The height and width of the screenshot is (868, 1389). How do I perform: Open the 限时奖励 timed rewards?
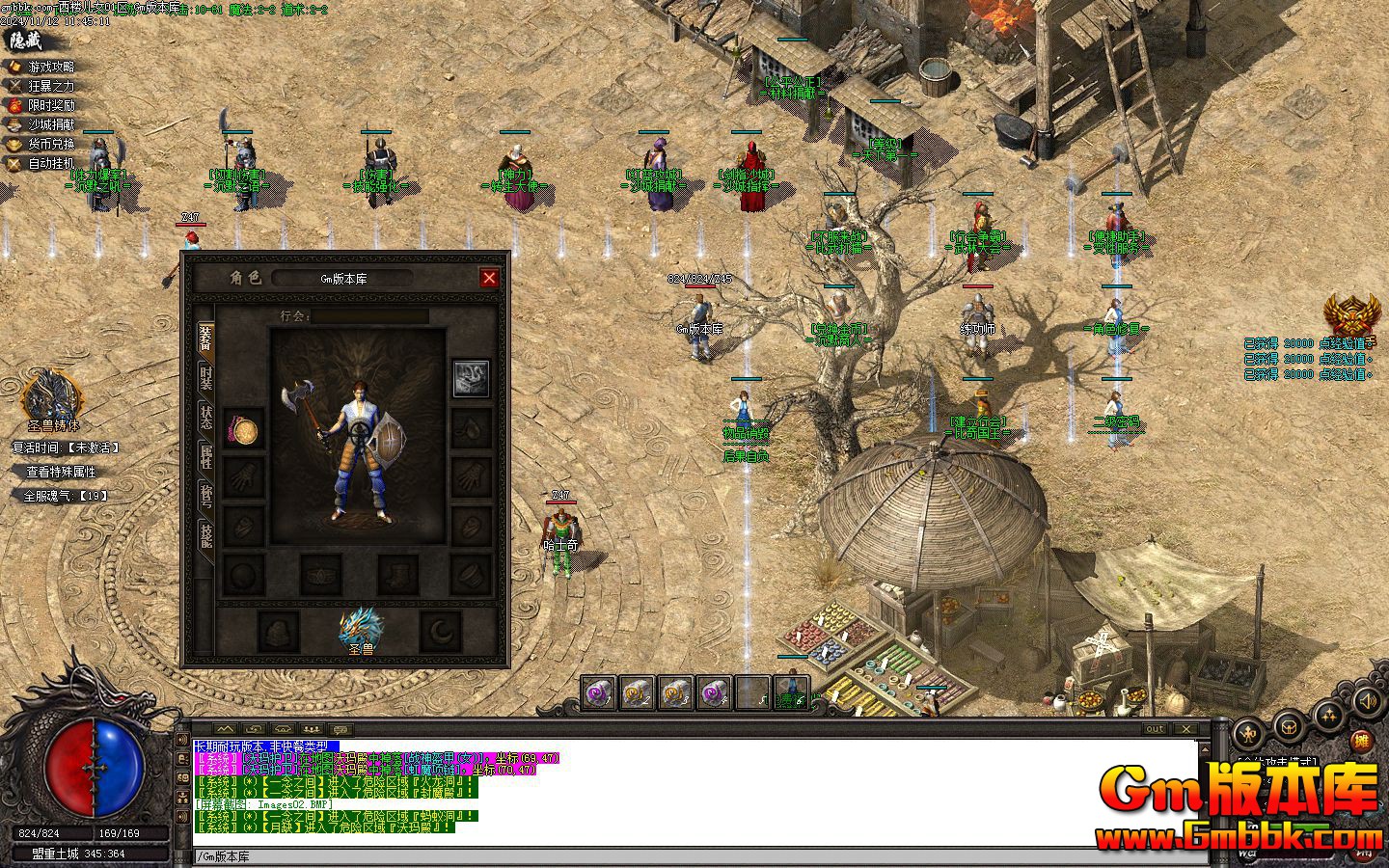[50, 105]
